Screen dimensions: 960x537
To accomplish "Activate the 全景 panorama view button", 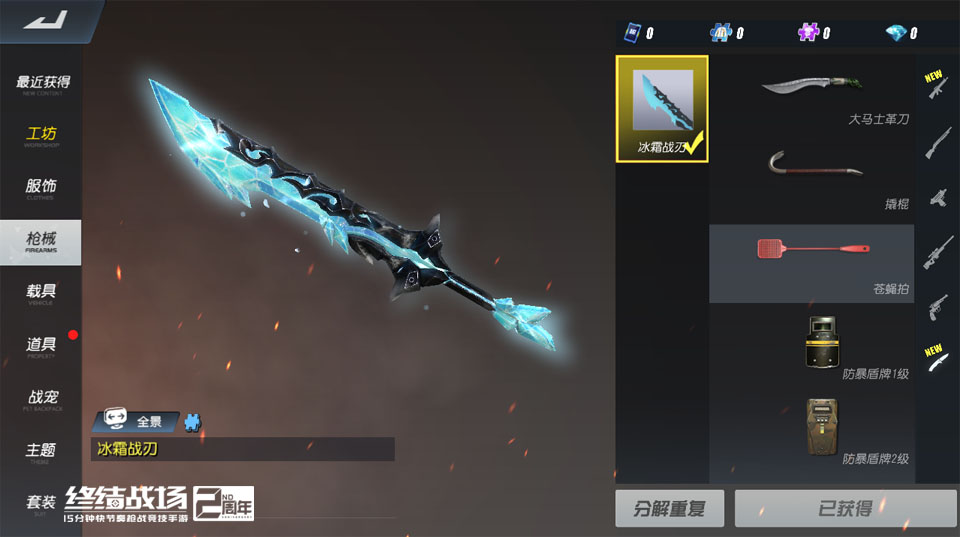I will [135, 421].
